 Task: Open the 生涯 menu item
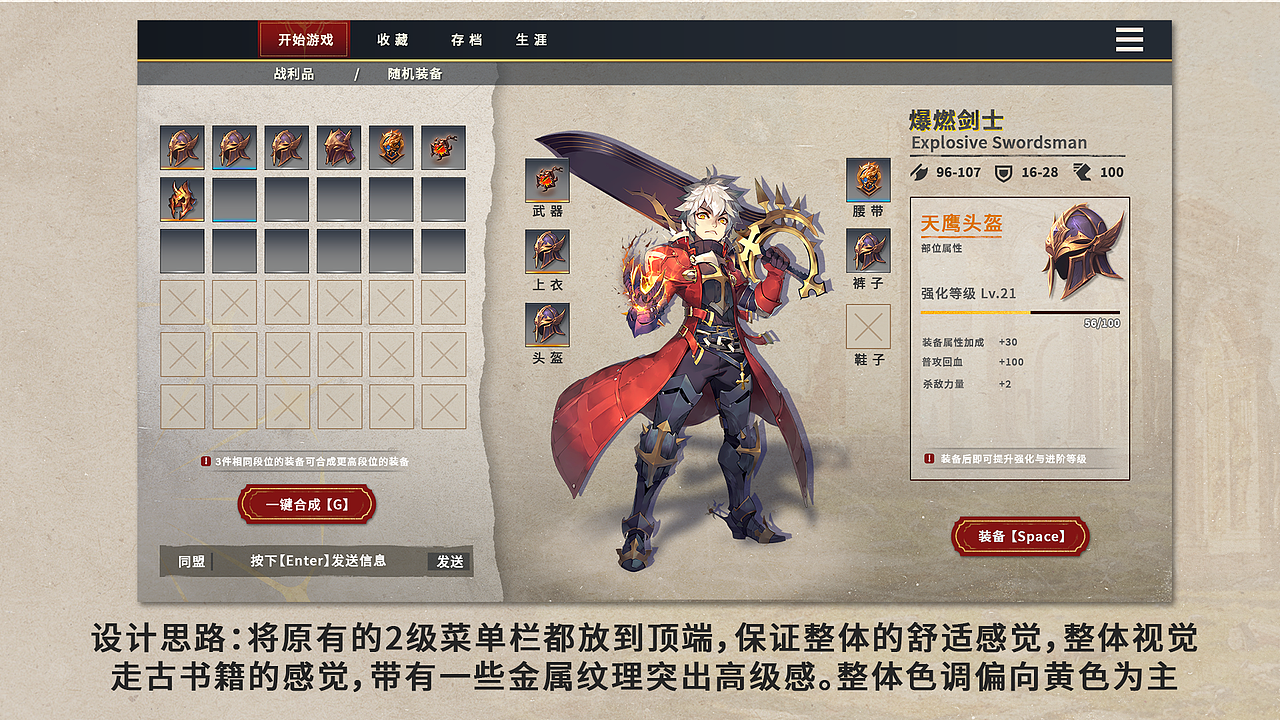(529, 40)
